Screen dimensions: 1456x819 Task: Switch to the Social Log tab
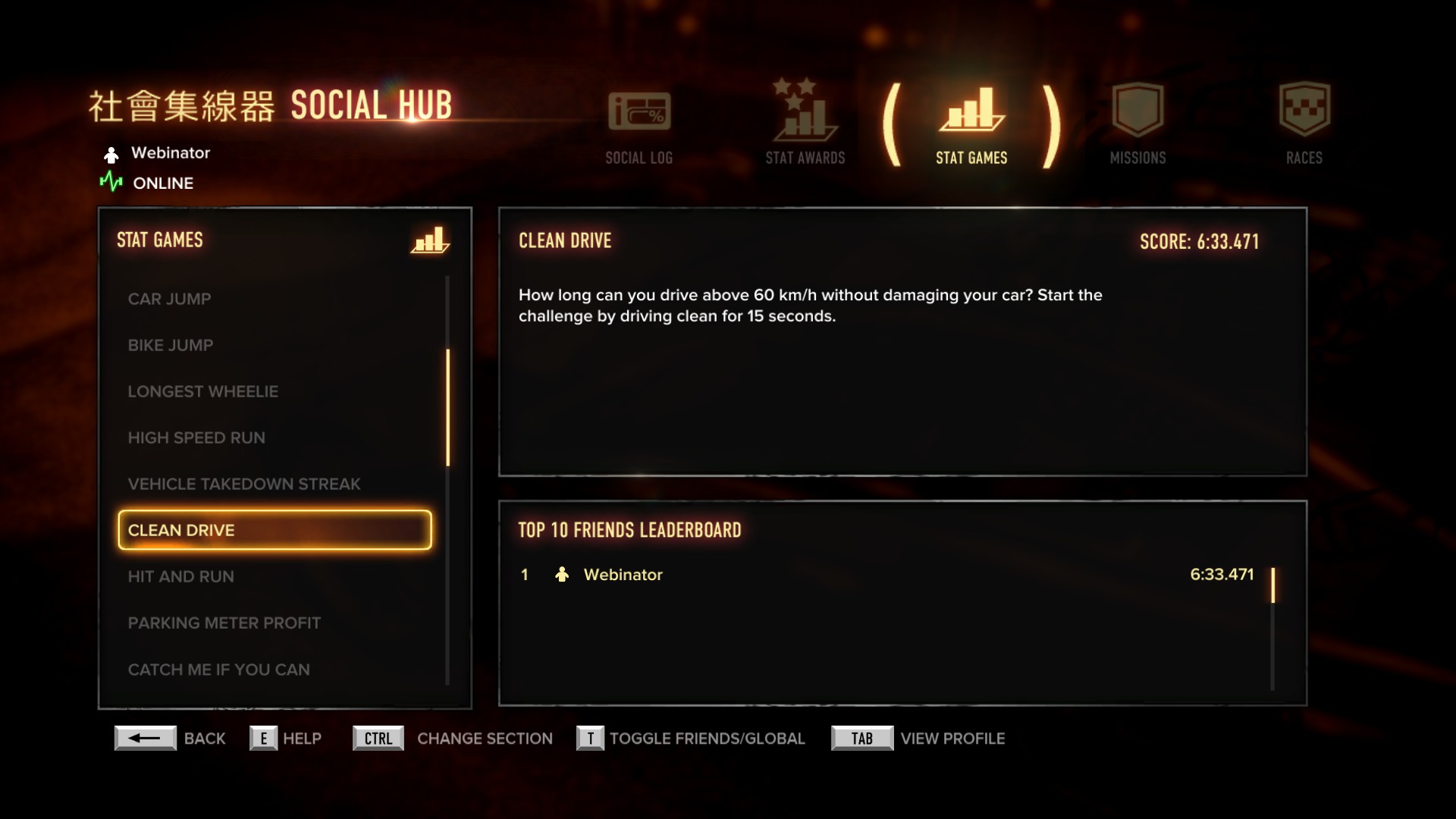click(639, 125)
